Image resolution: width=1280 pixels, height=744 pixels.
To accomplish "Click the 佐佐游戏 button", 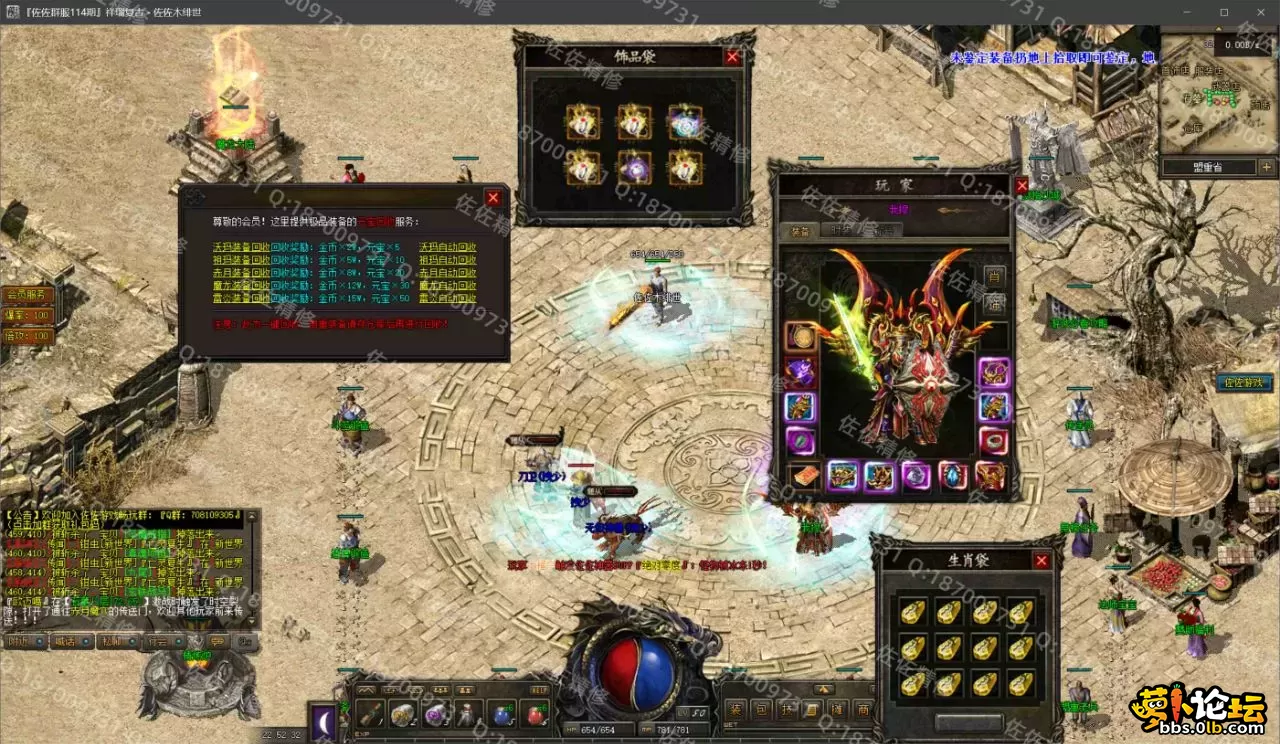I will (1244, 382).
